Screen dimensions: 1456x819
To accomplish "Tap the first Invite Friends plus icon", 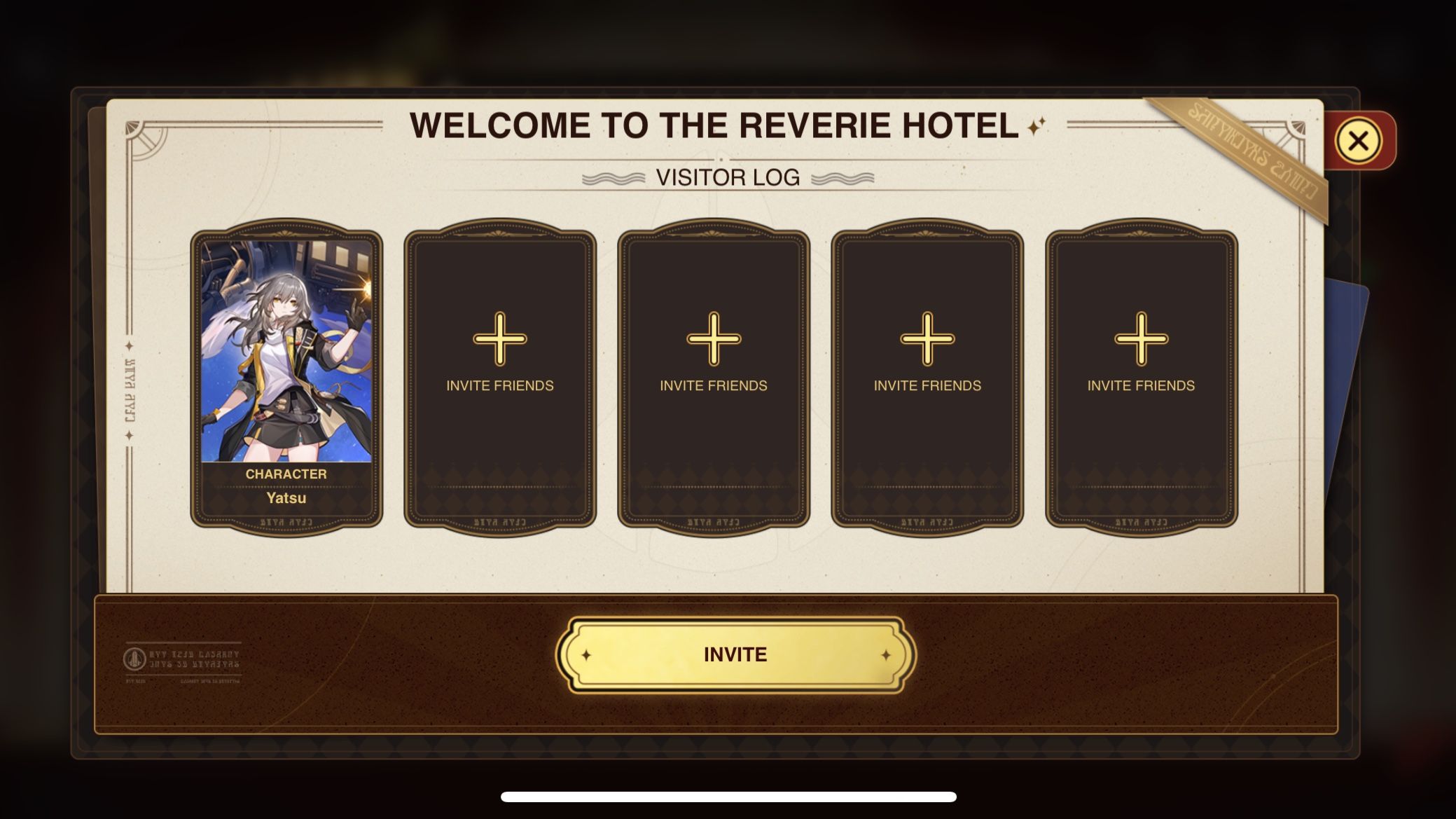I will coord(500,341).
